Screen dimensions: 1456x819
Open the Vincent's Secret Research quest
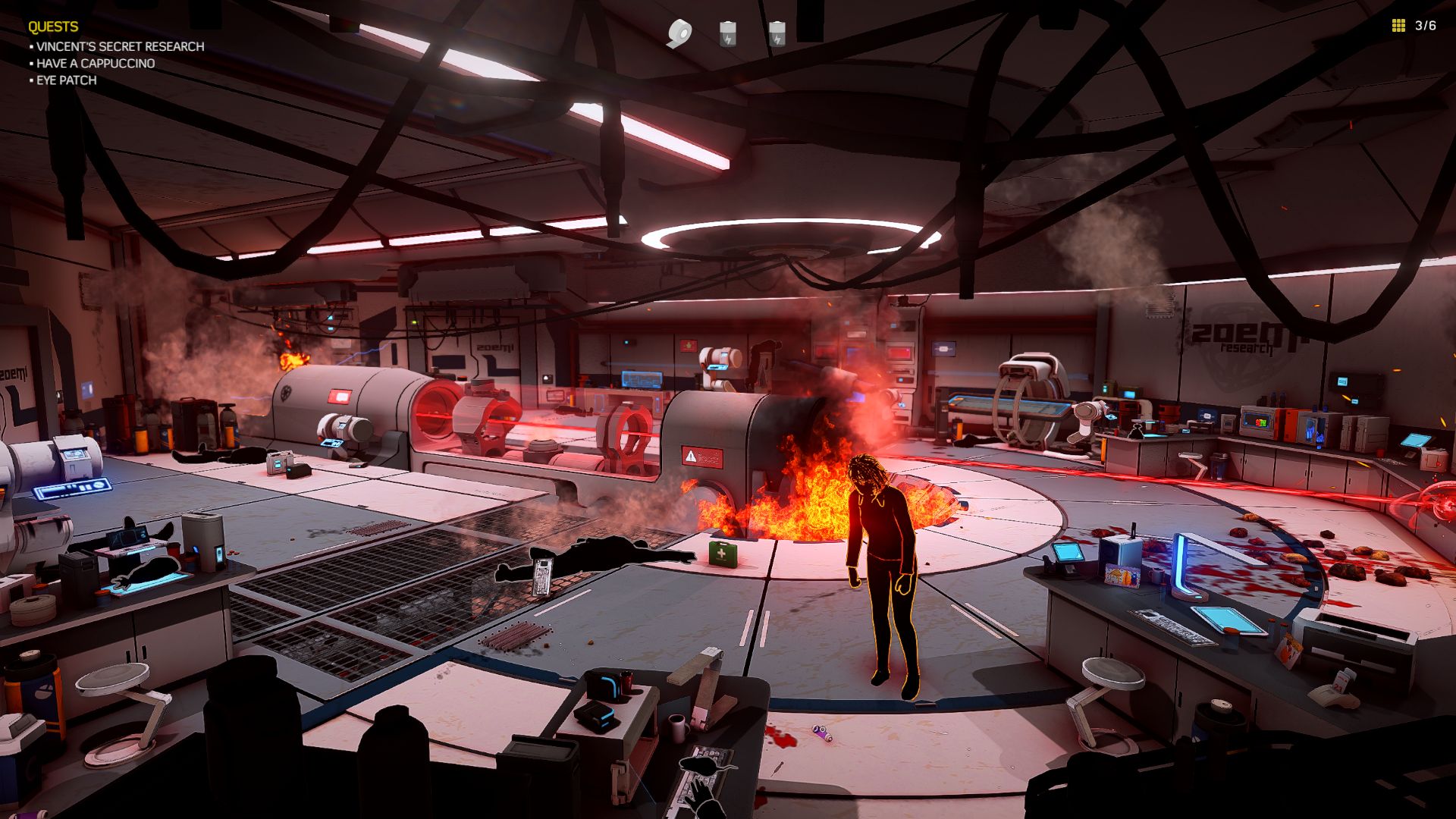click(x=120, y=46)
